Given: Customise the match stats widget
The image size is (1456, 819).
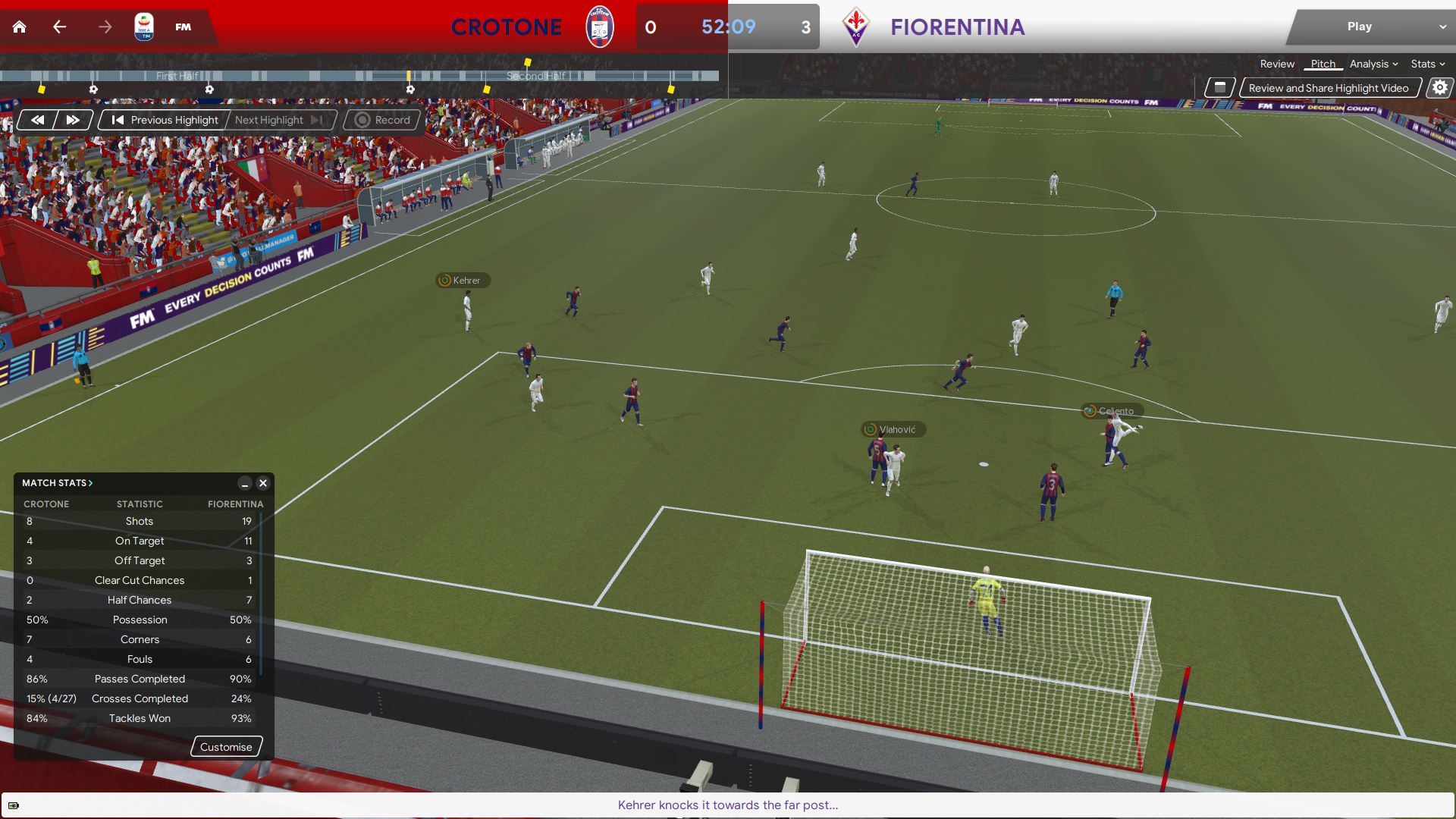Looking at the screenshot, I should click(x=226, y=747).
